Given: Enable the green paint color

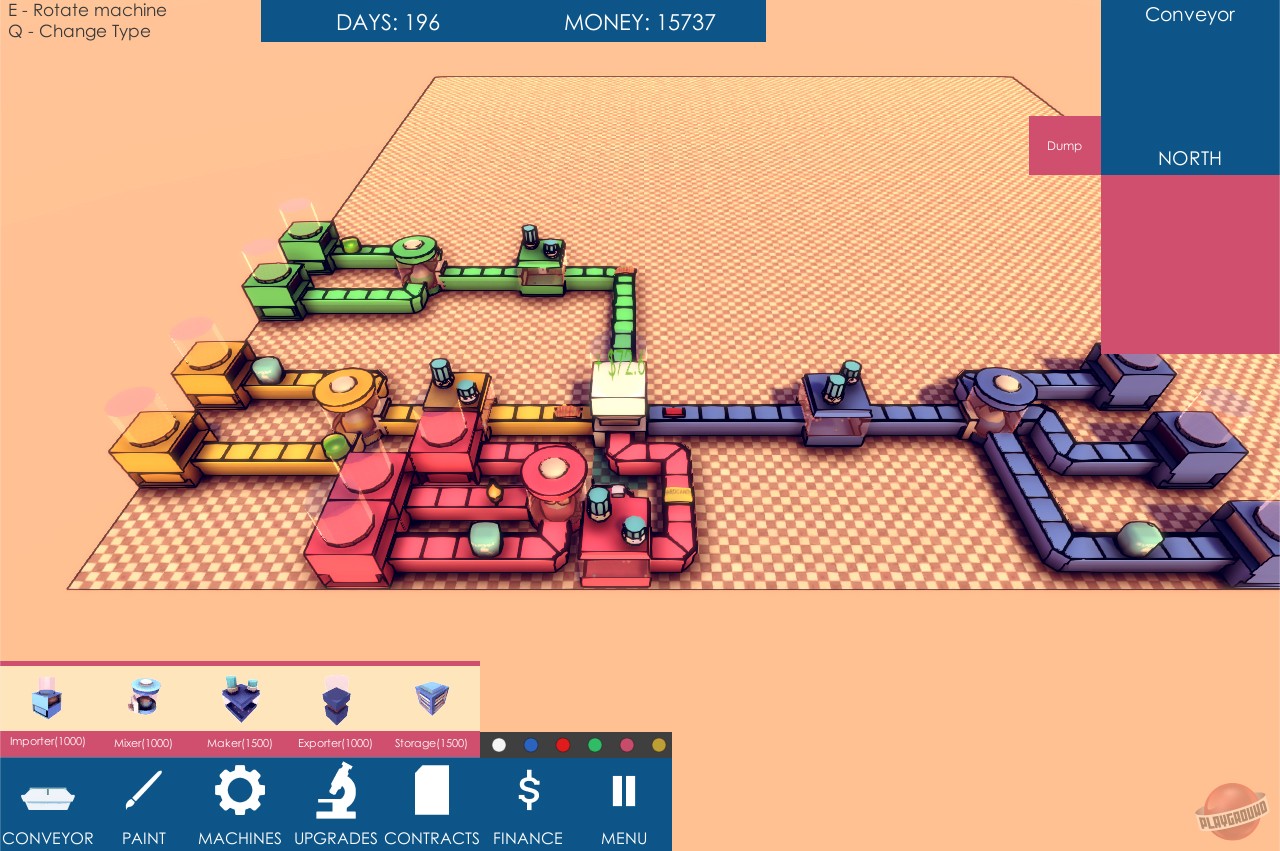Looking at the screenshot, I should tap(595, 745).
